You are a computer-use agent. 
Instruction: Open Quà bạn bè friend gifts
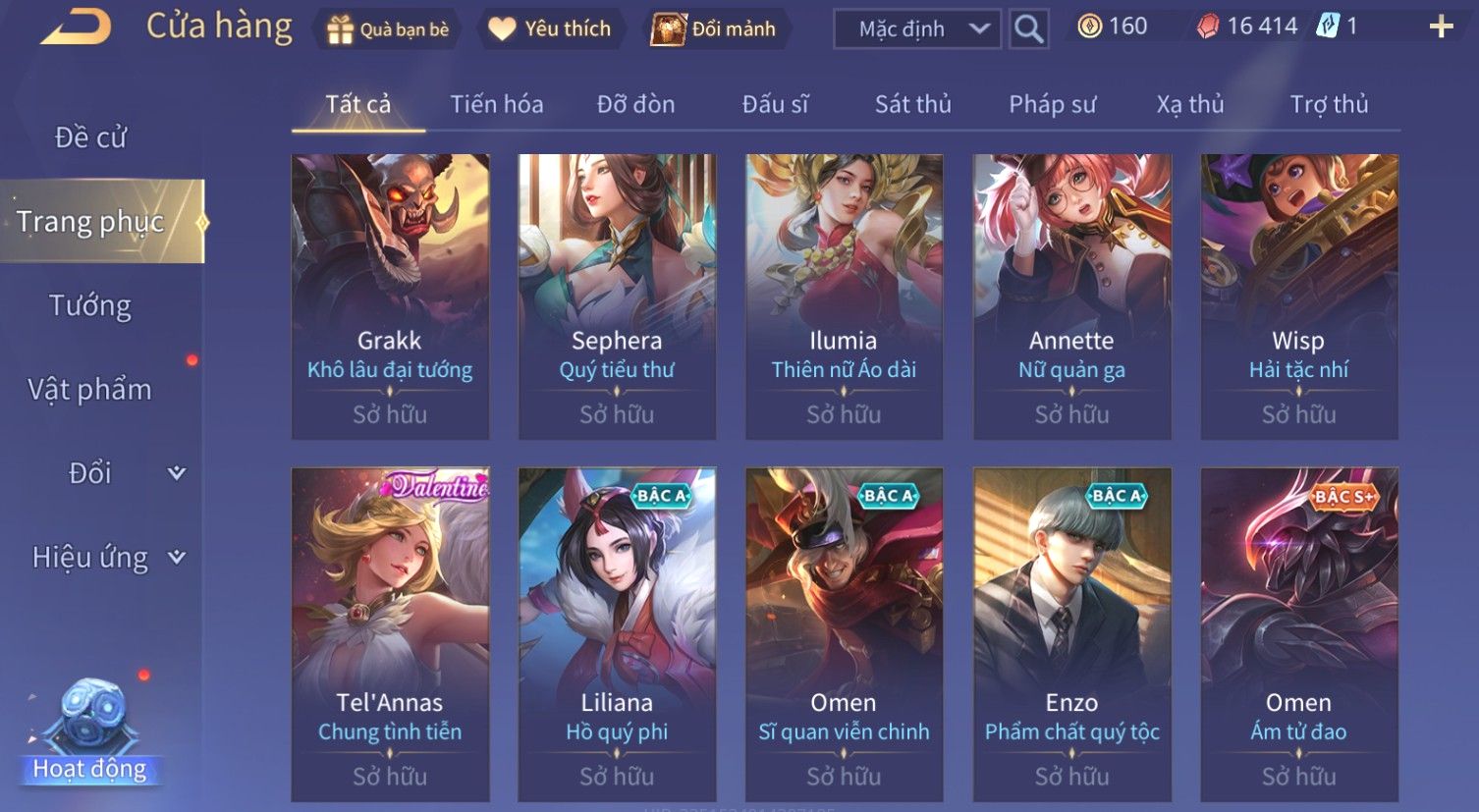click(388, 29)
